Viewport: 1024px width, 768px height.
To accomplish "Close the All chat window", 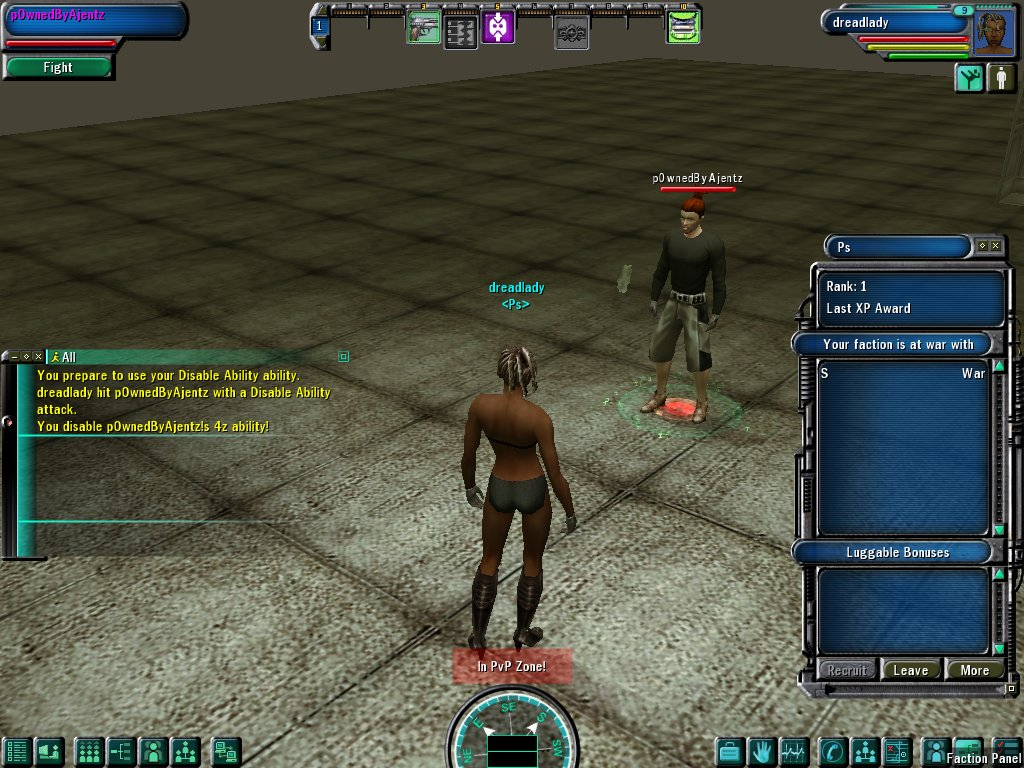I will (x=38, y=356).
